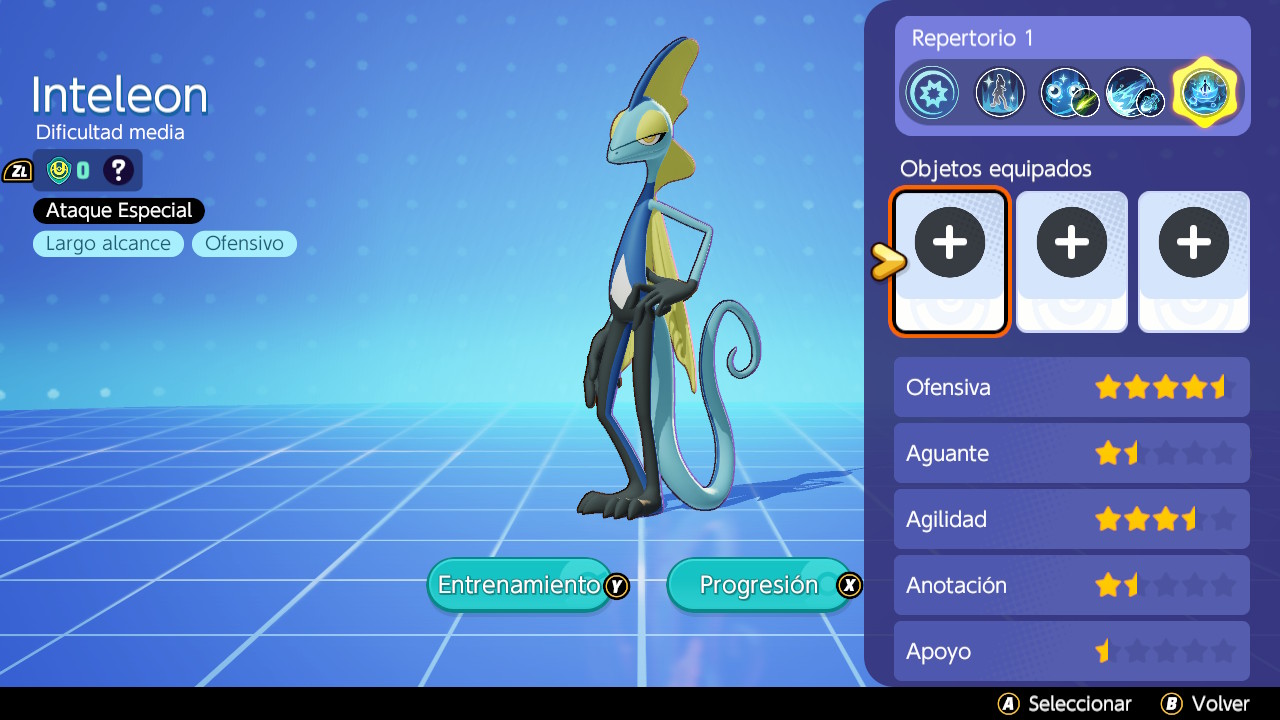Select the Aguante stat row

pyautogui.click(x=1071, y=453)
